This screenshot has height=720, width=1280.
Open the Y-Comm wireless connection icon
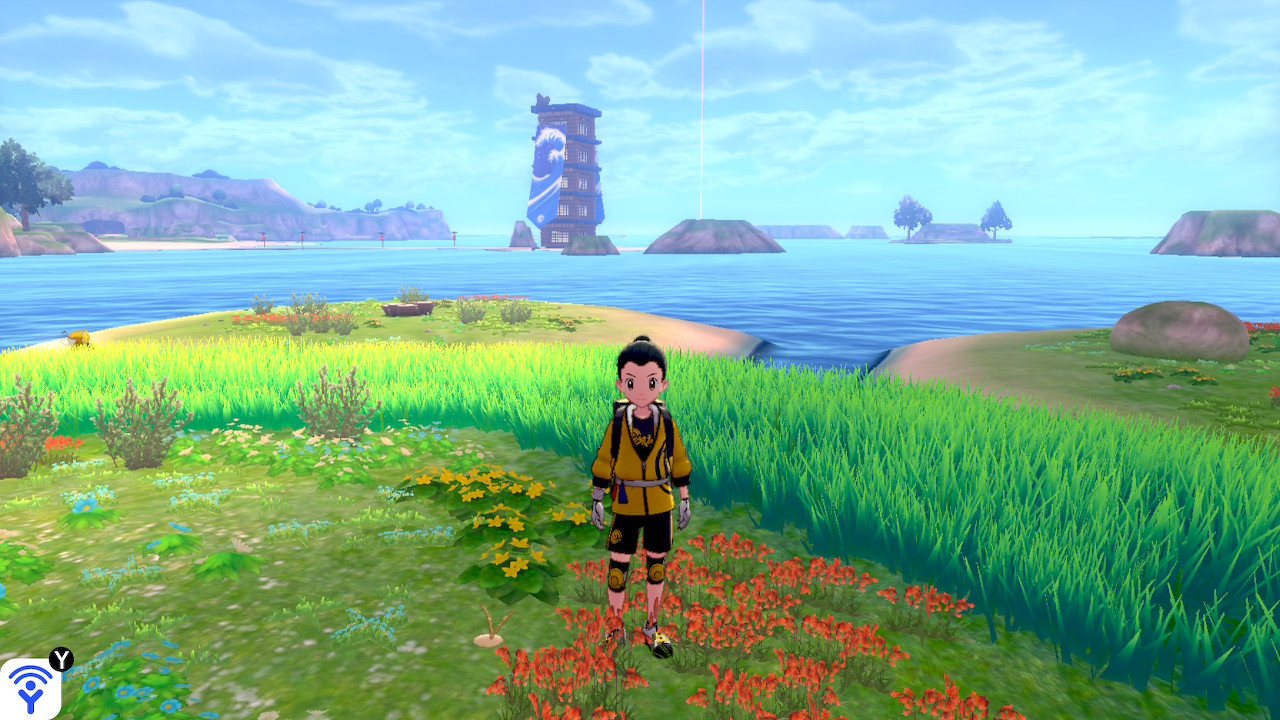click(30, 688)
